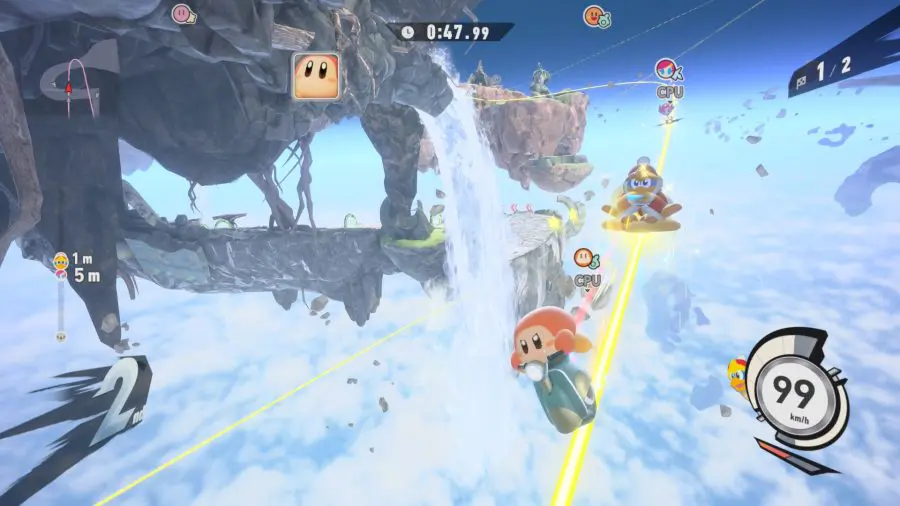Click the pink Kirby racer marker
This screenshot has height=506, width=900.
(182, 14)
